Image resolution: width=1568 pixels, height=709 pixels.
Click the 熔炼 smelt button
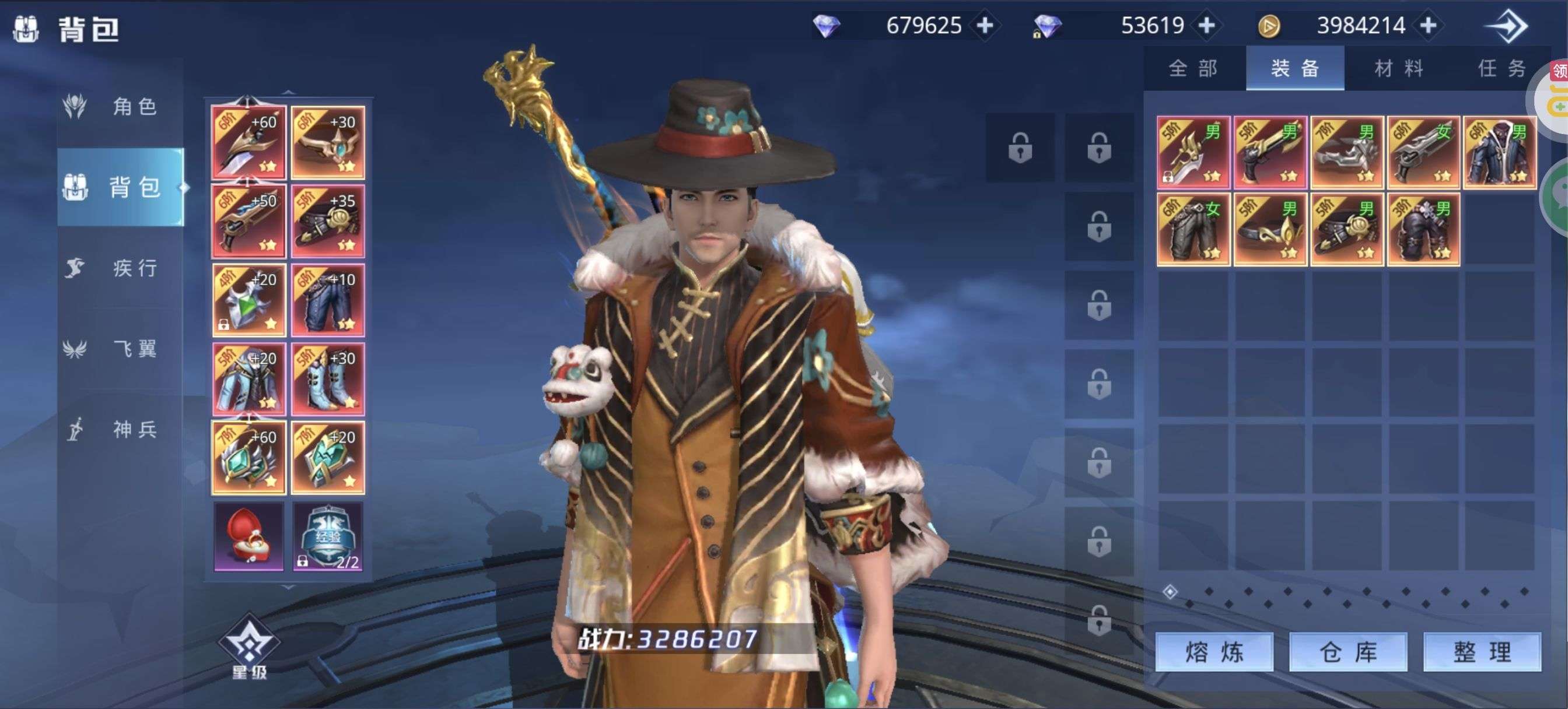tap(1214, 652)
